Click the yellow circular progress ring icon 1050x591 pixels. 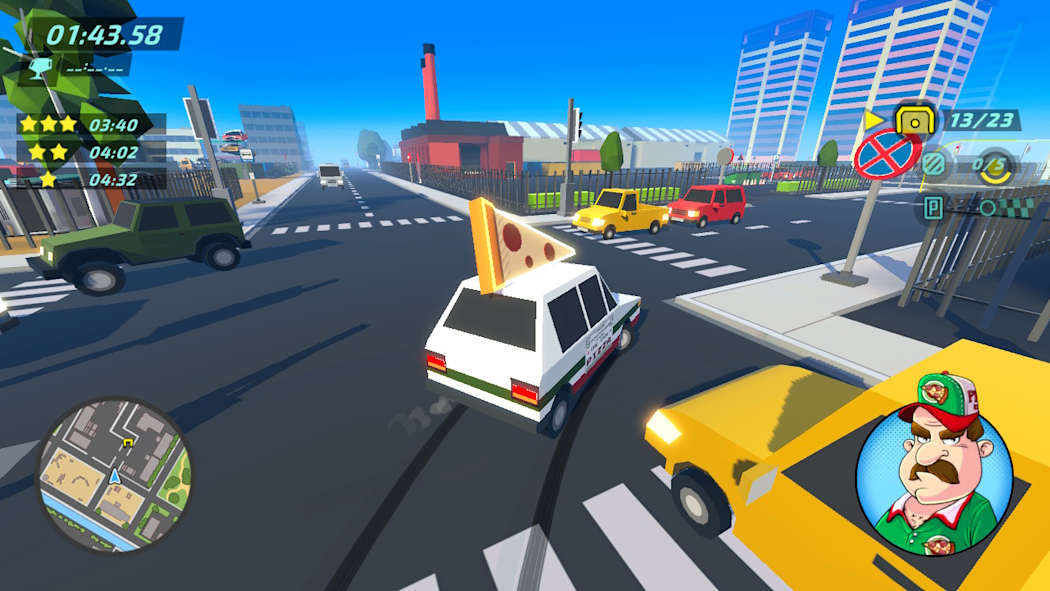point(996,165)
